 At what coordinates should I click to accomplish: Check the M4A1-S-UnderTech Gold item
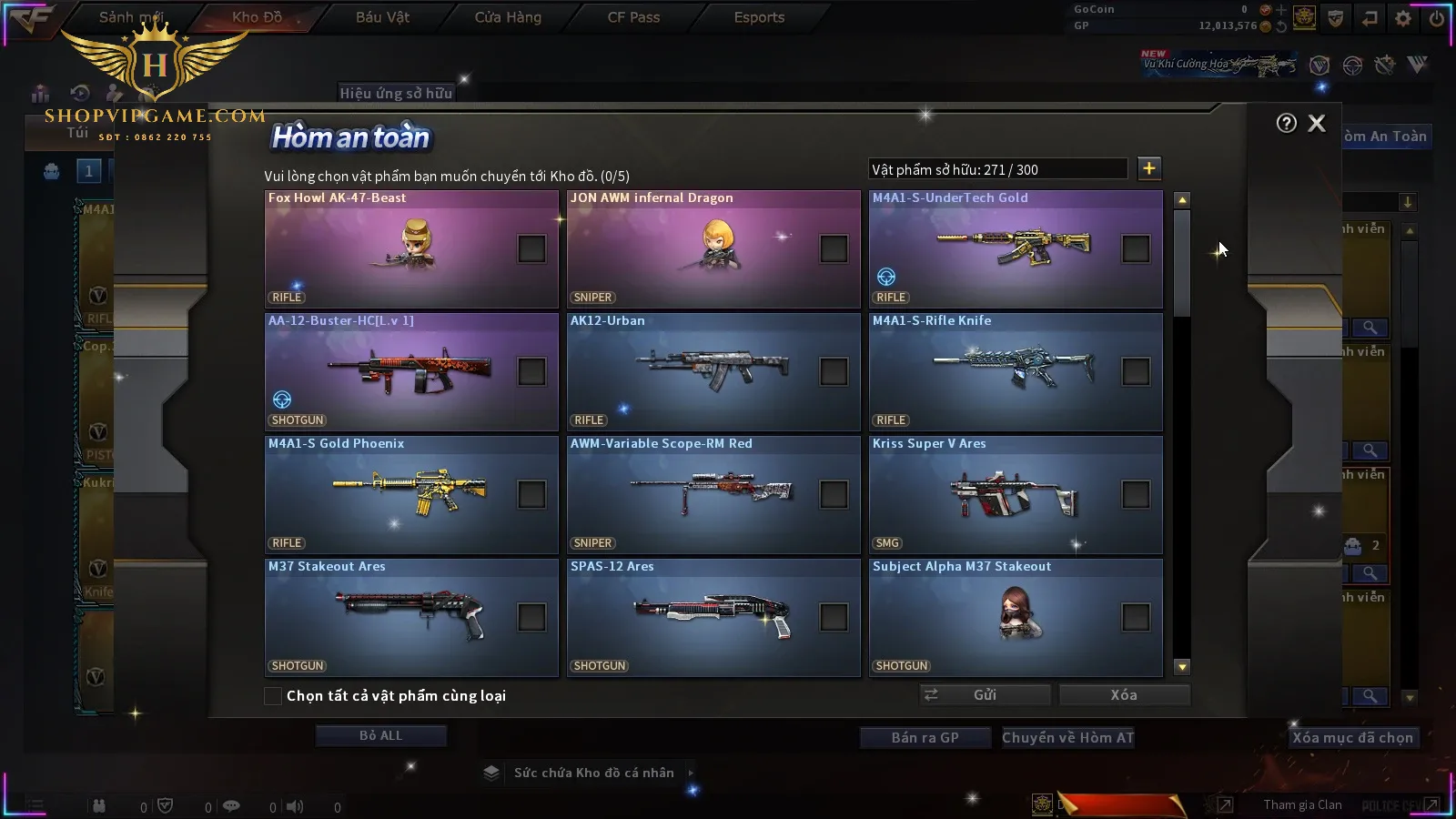point(1136,248)
